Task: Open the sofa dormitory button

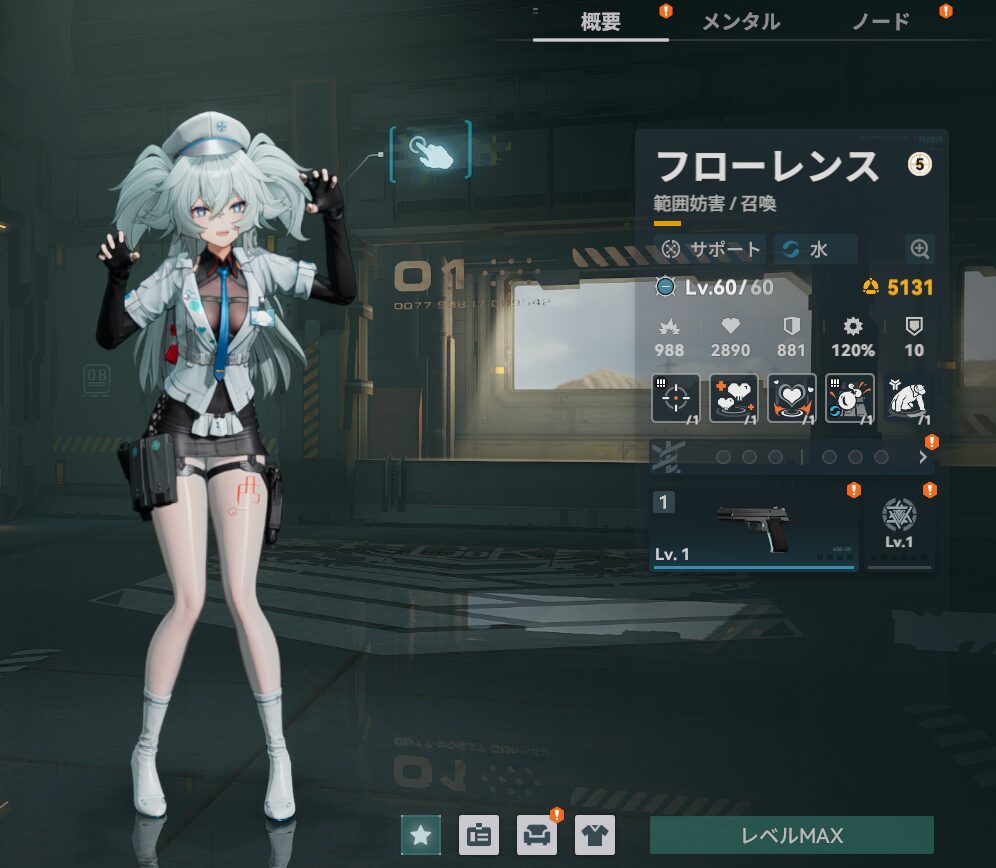Action: pyautogui.click(x=537, y=835)
